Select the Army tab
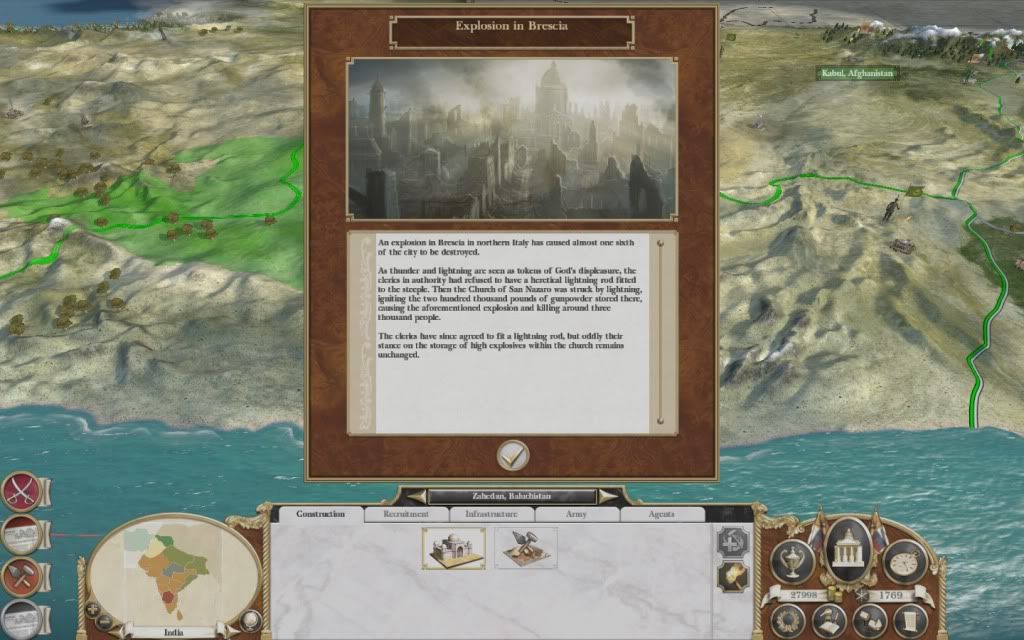 (x=577, y=514)
